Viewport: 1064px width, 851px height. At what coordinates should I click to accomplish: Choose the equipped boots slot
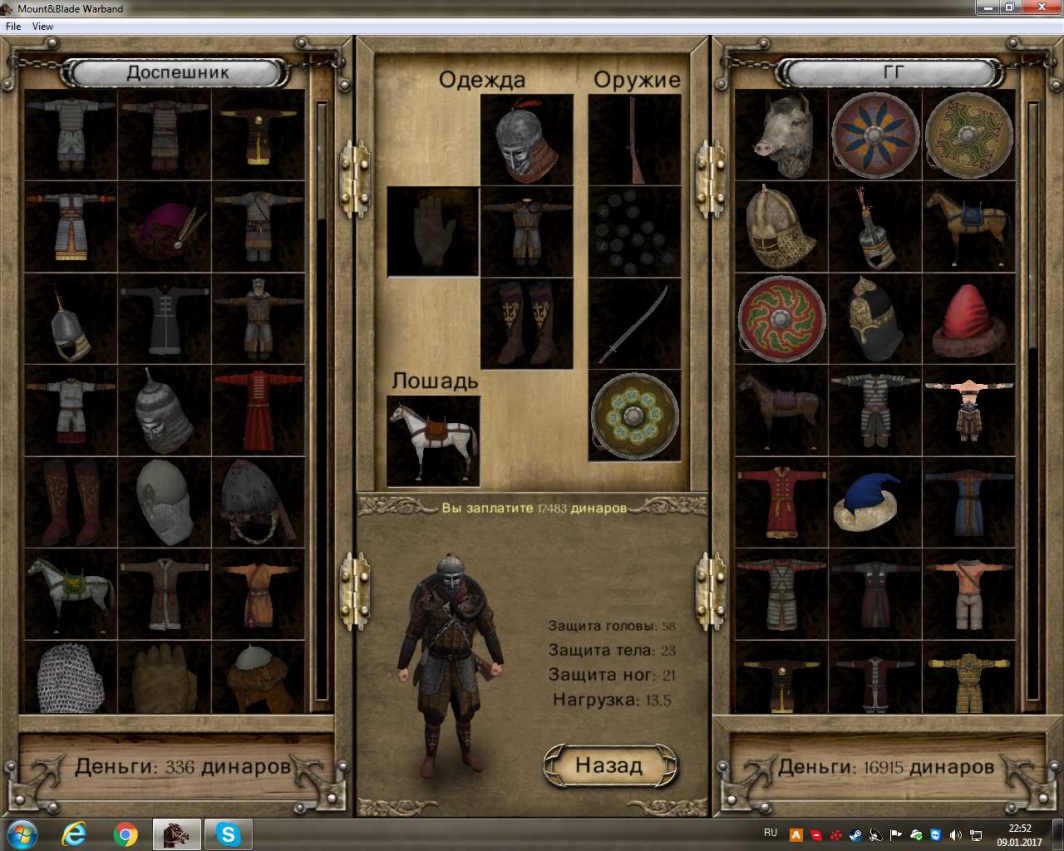526,324
